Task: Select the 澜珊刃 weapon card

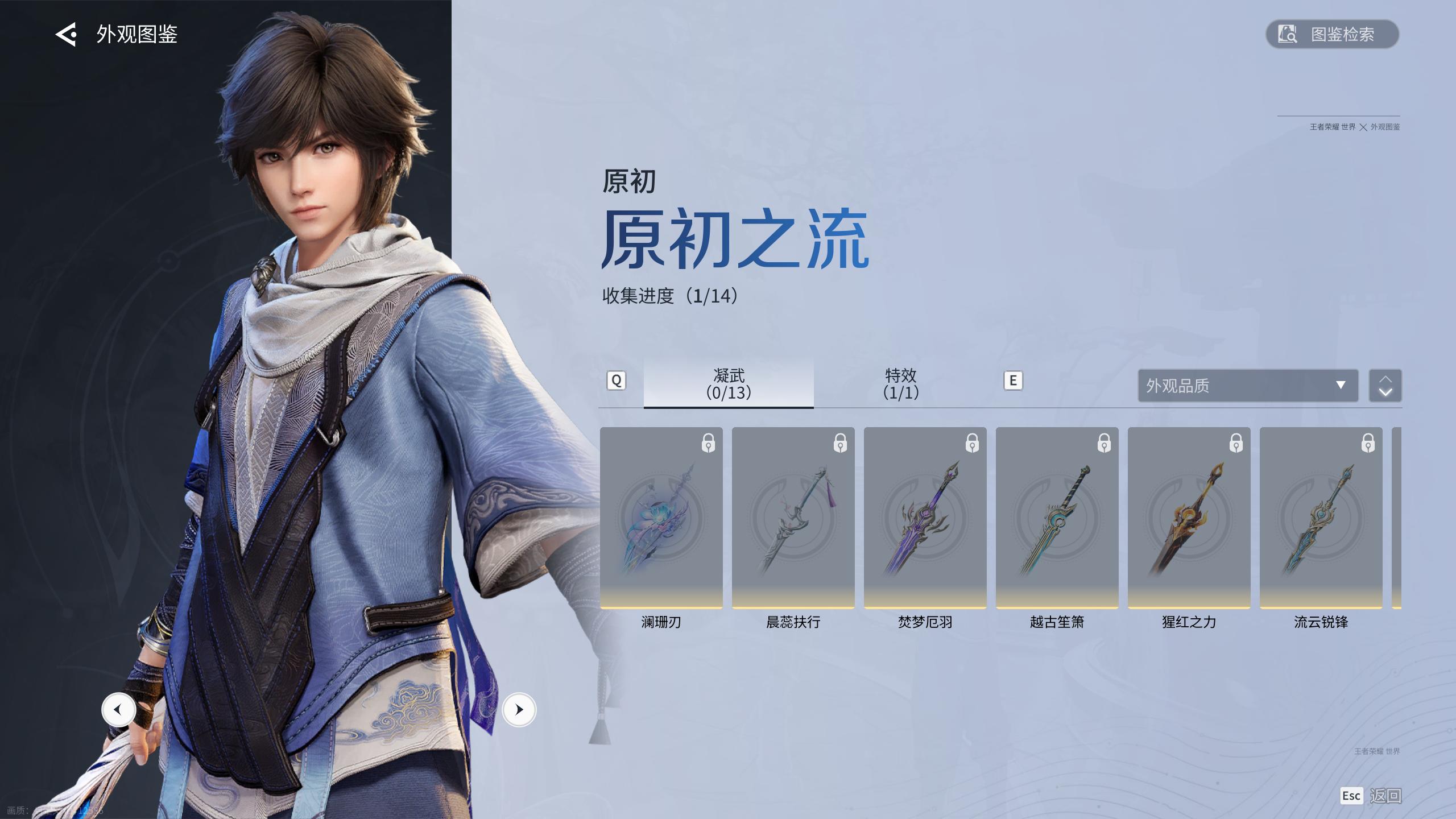Action: point(661,518)
